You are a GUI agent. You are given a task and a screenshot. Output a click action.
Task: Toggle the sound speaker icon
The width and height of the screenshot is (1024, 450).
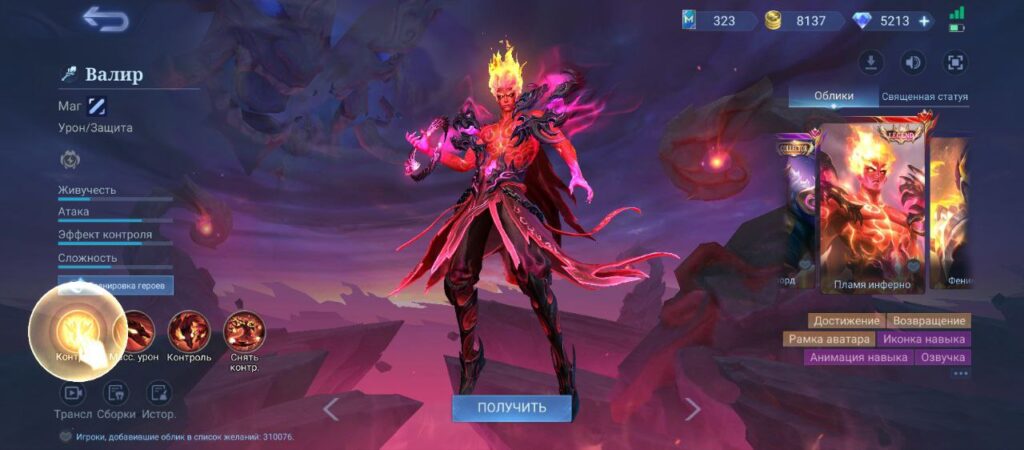point(913,63)
